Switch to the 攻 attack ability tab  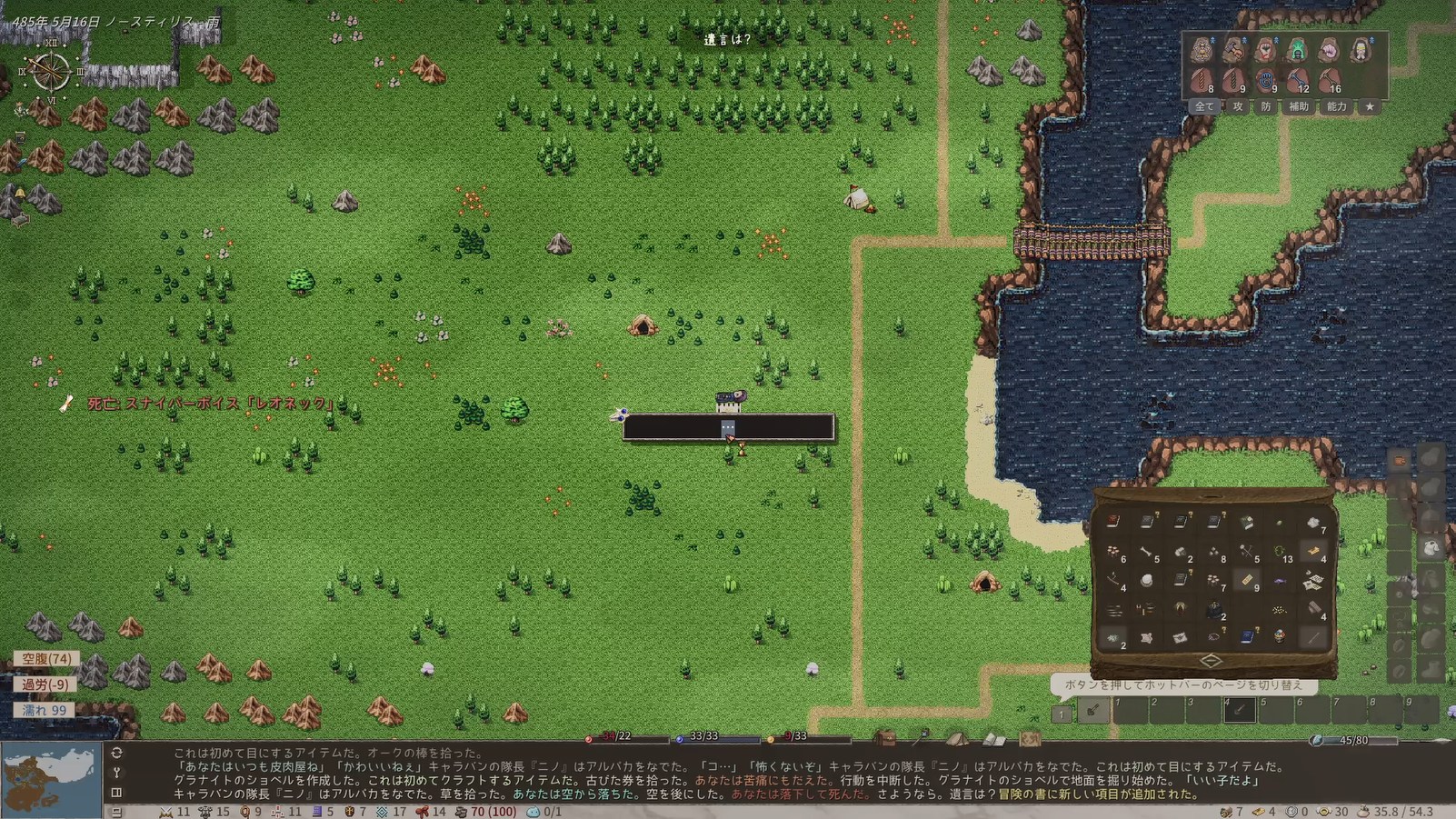(x=1237, y=106)
